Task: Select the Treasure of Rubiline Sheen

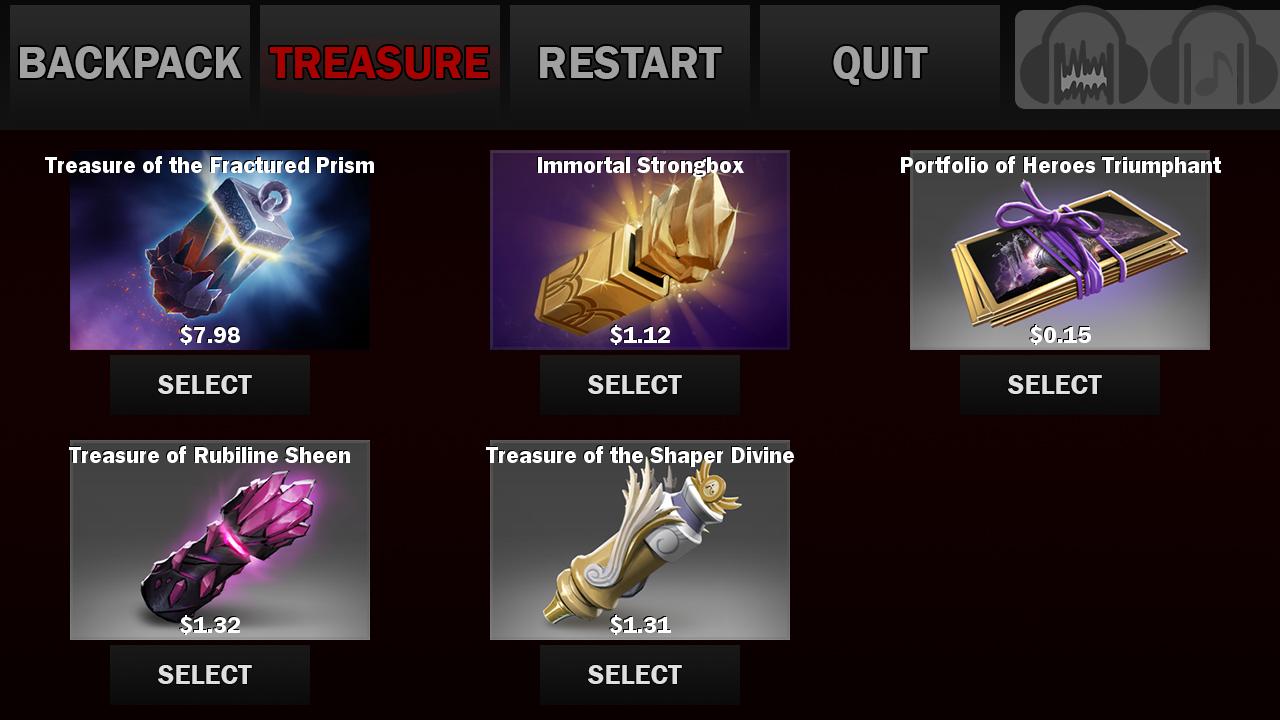Action: pyautogui.click(x=209, y=674)
